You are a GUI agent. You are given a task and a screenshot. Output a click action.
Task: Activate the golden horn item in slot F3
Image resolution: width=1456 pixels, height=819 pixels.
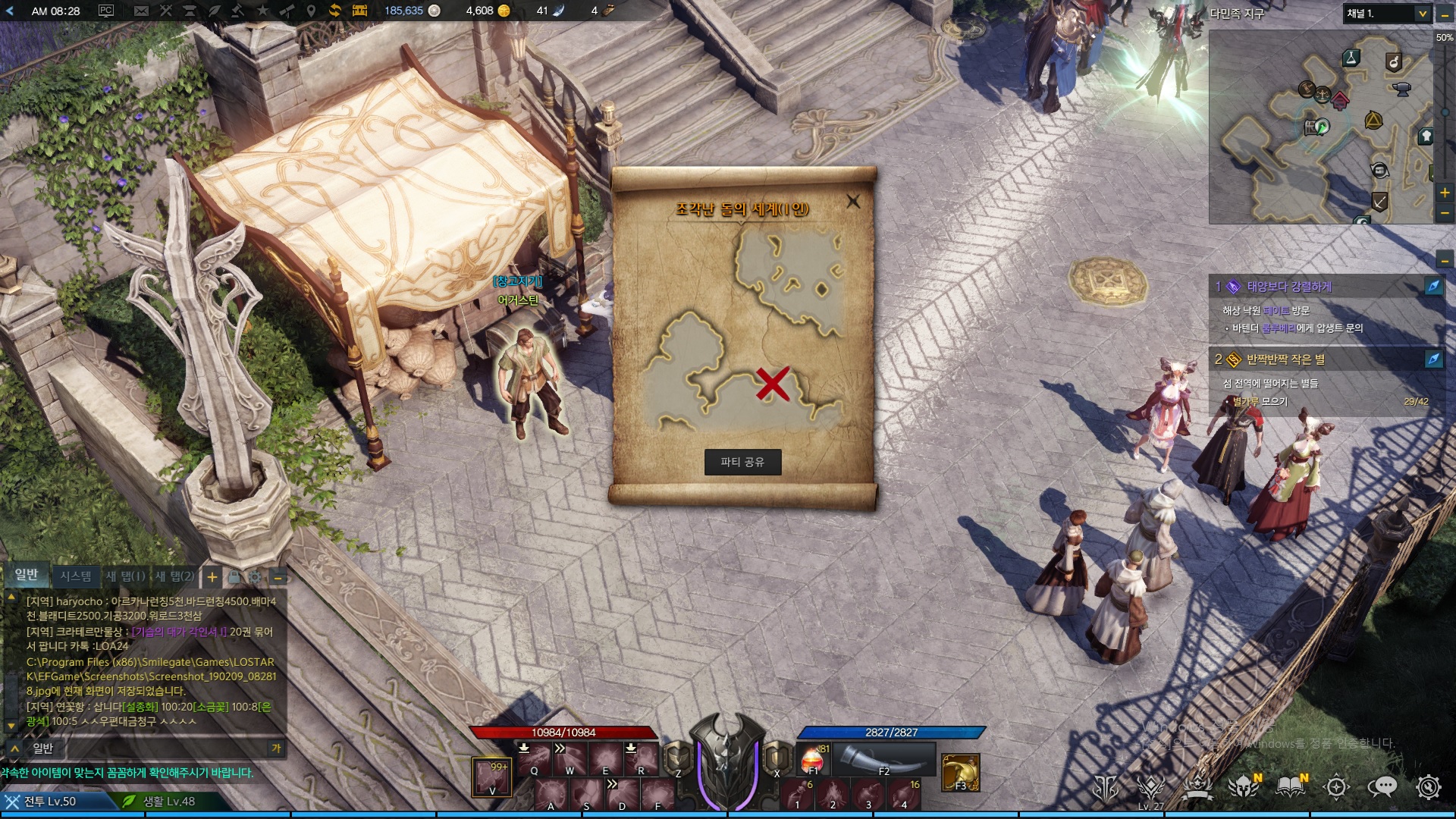click(960, 773)
